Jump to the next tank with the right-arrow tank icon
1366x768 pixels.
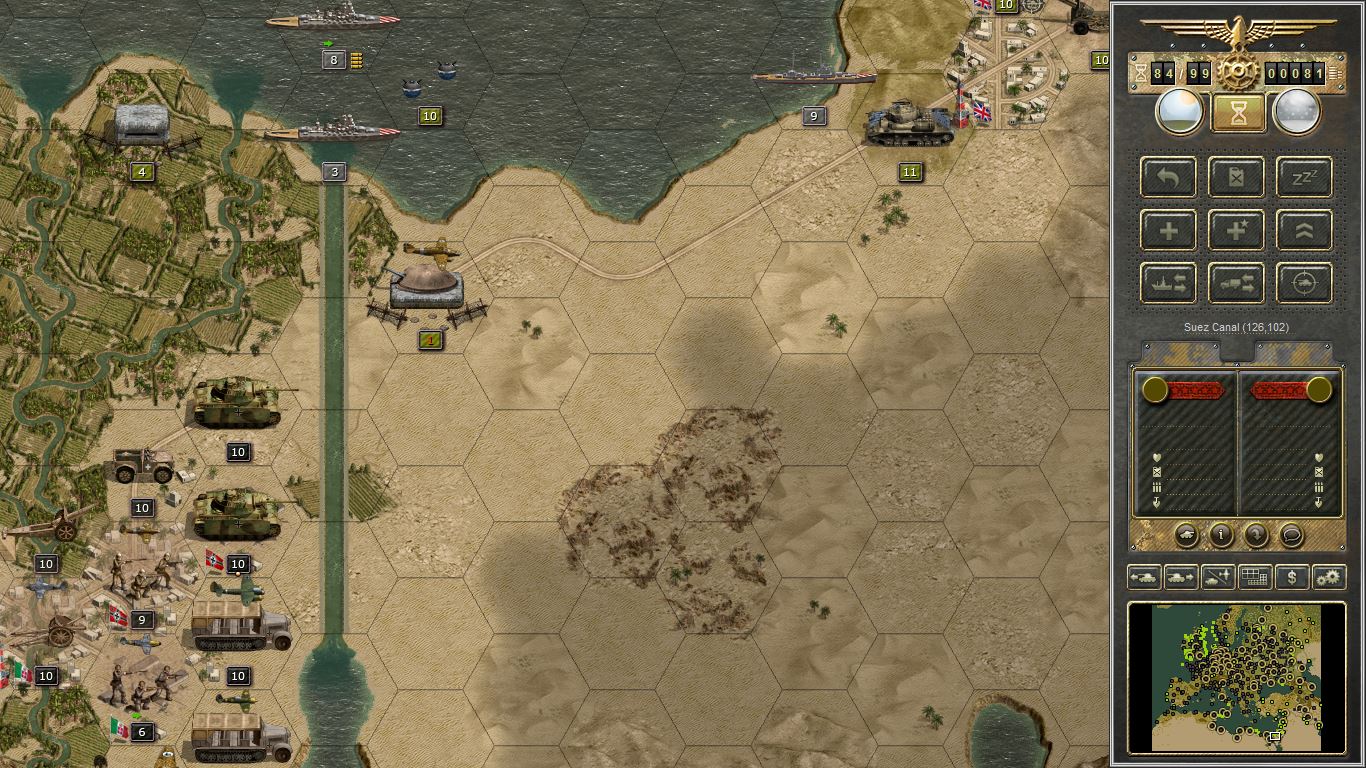pos(1180,577)
